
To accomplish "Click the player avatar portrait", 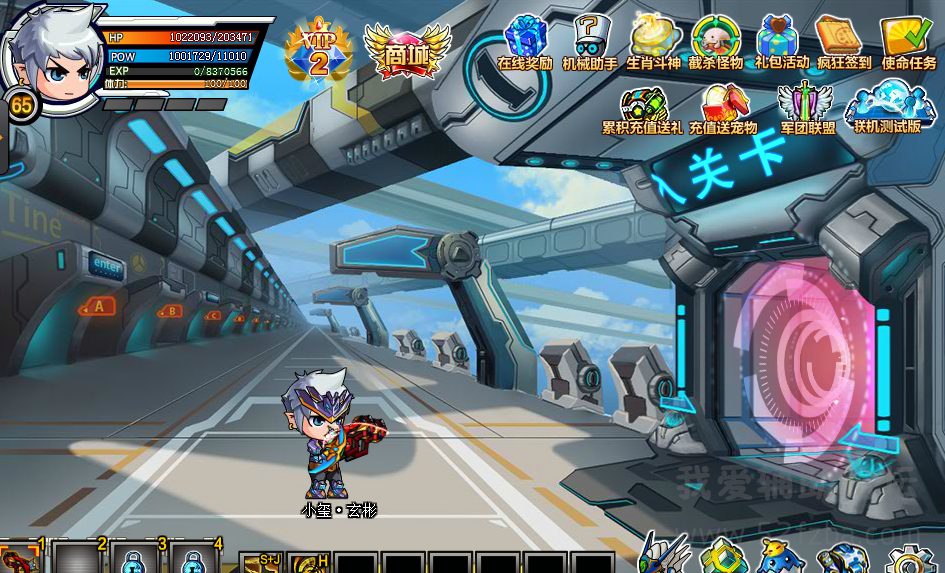I will [x=50, y=50].
